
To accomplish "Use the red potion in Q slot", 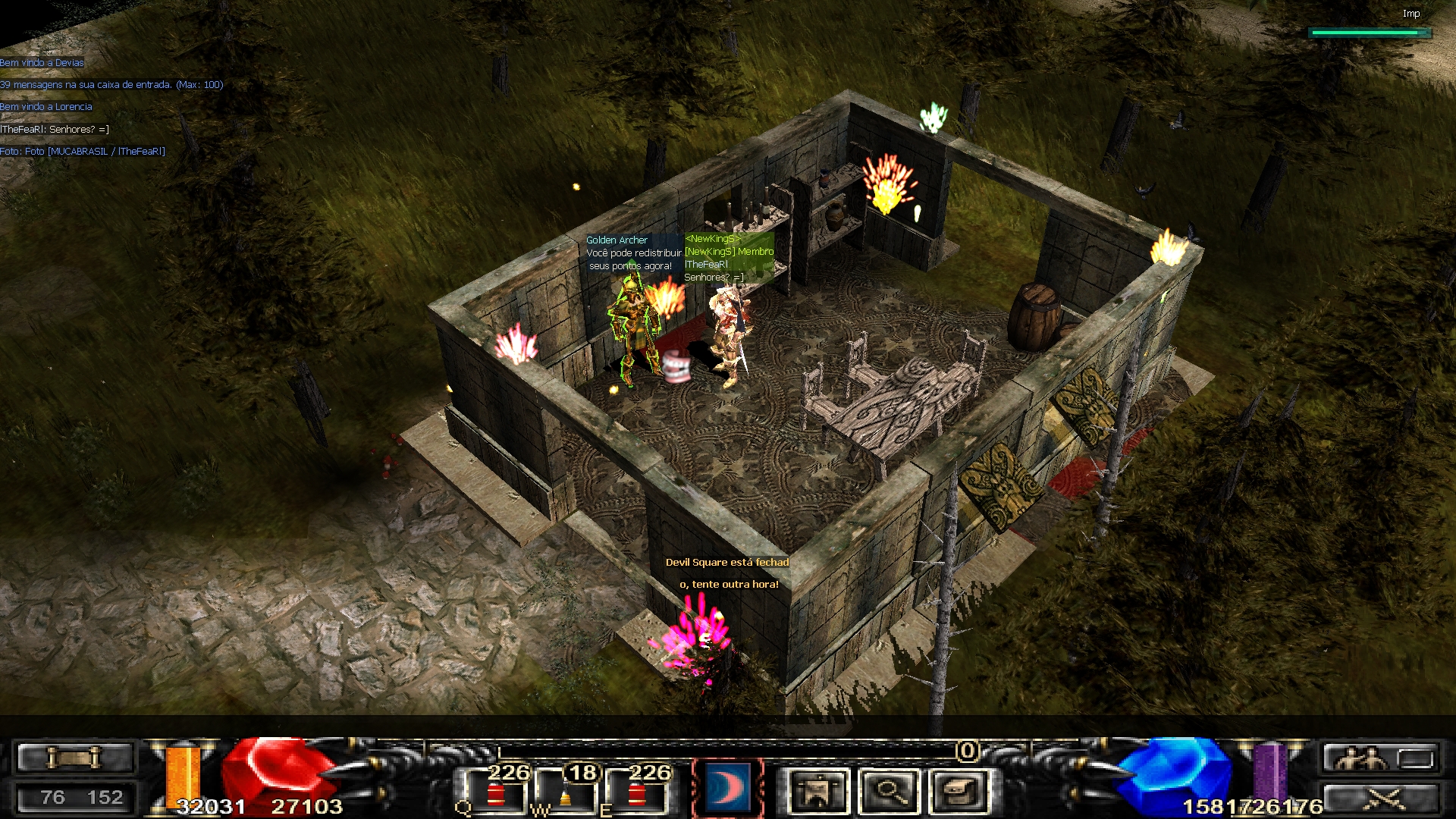I will [x=496, y=793].
